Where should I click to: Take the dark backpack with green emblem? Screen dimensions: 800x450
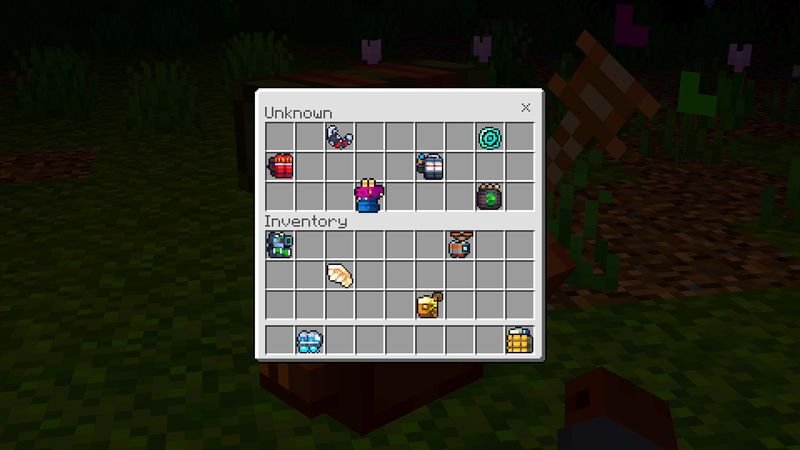[x=490, y=196]
